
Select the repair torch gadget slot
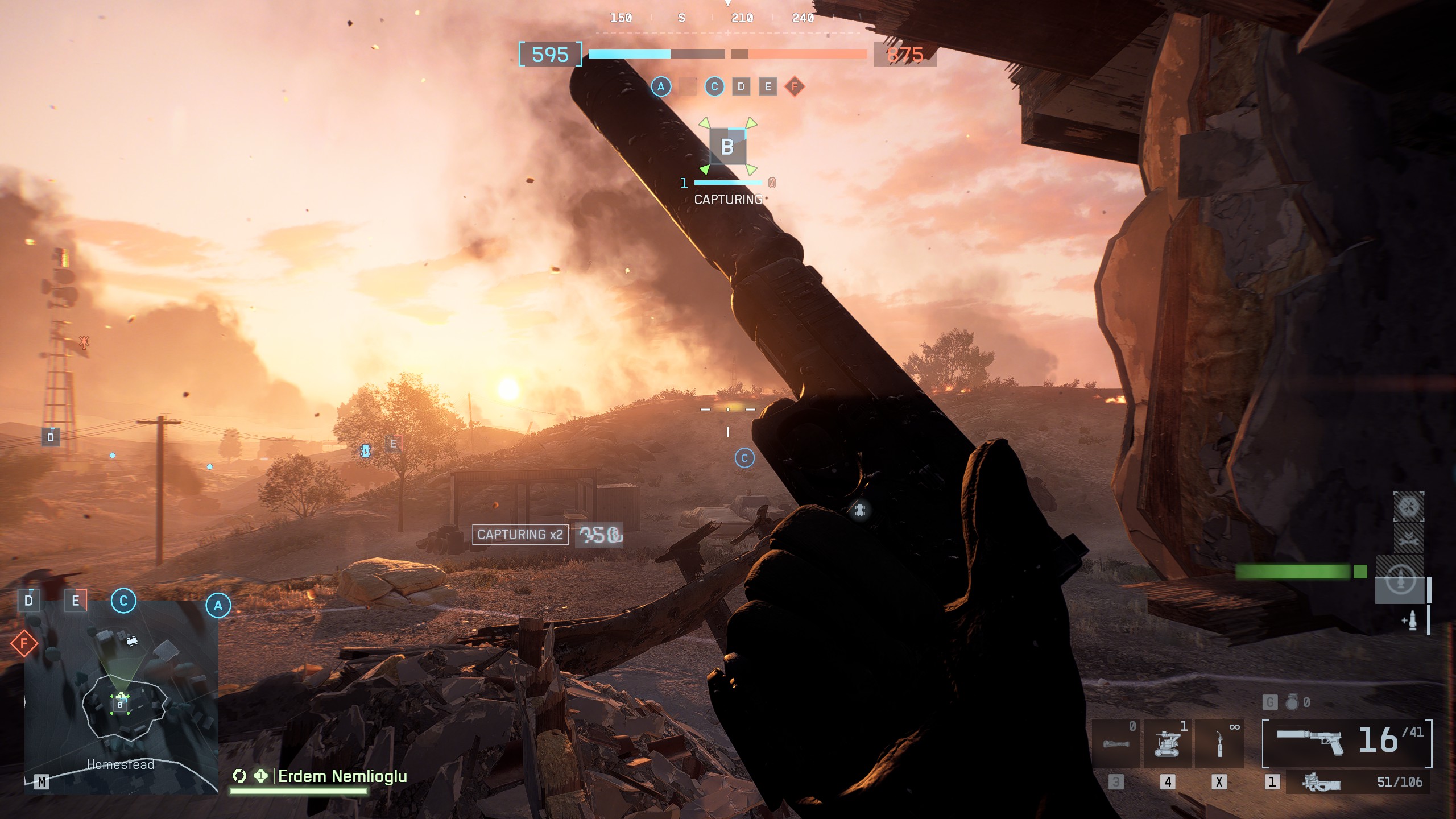(1219, 743)
